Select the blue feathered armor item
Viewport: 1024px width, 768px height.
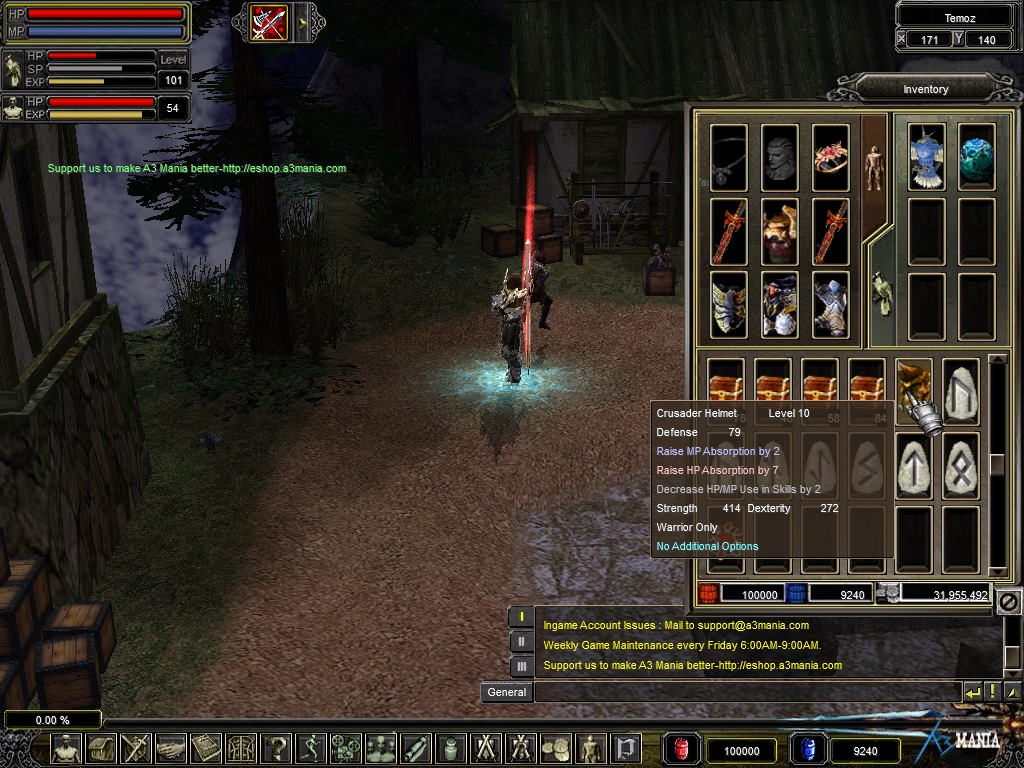pos(927,157)
